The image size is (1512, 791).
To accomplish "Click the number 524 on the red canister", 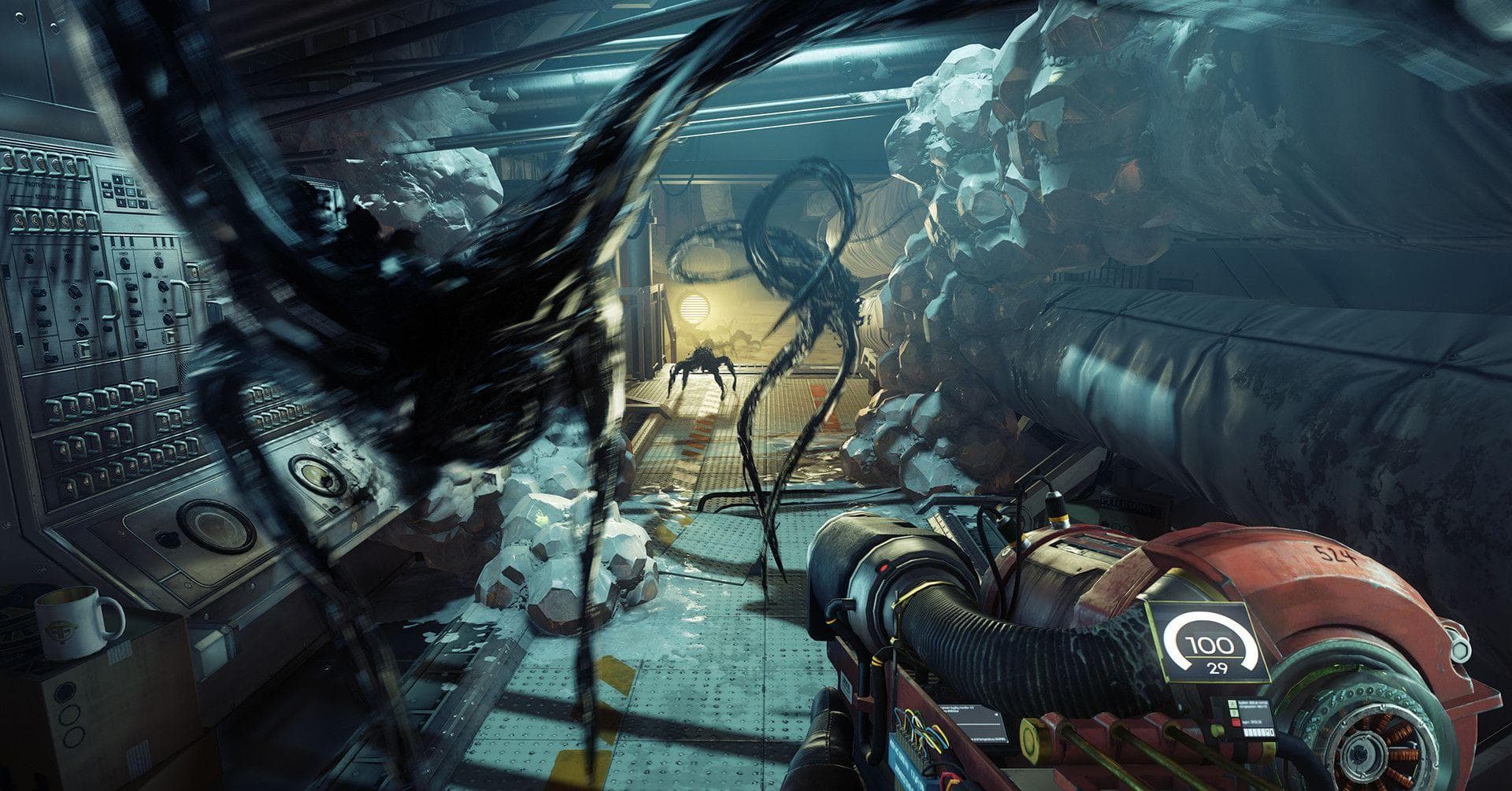I will point(1338,552).
